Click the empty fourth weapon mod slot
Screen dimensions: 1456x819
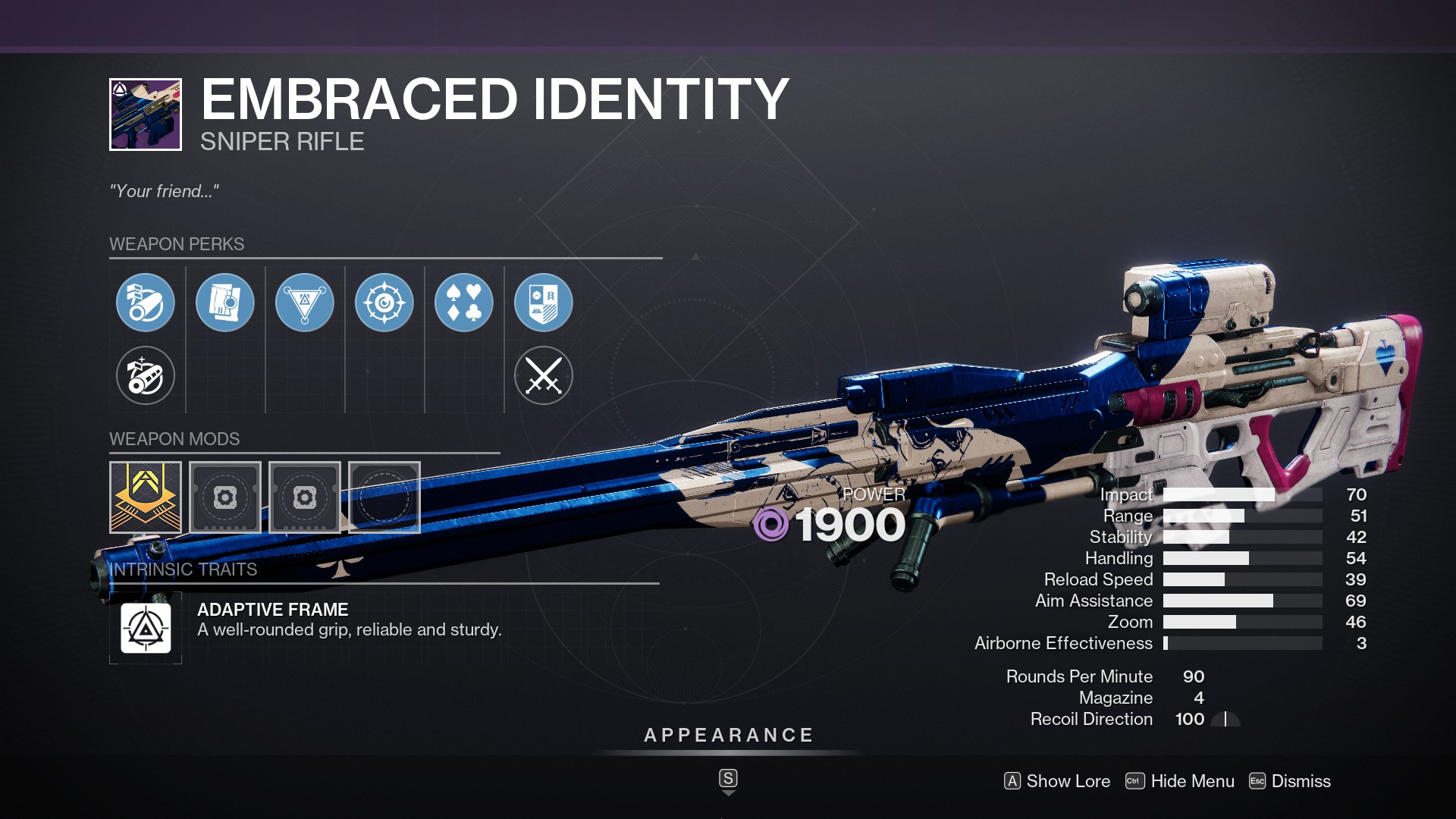[x=384, y=498]
